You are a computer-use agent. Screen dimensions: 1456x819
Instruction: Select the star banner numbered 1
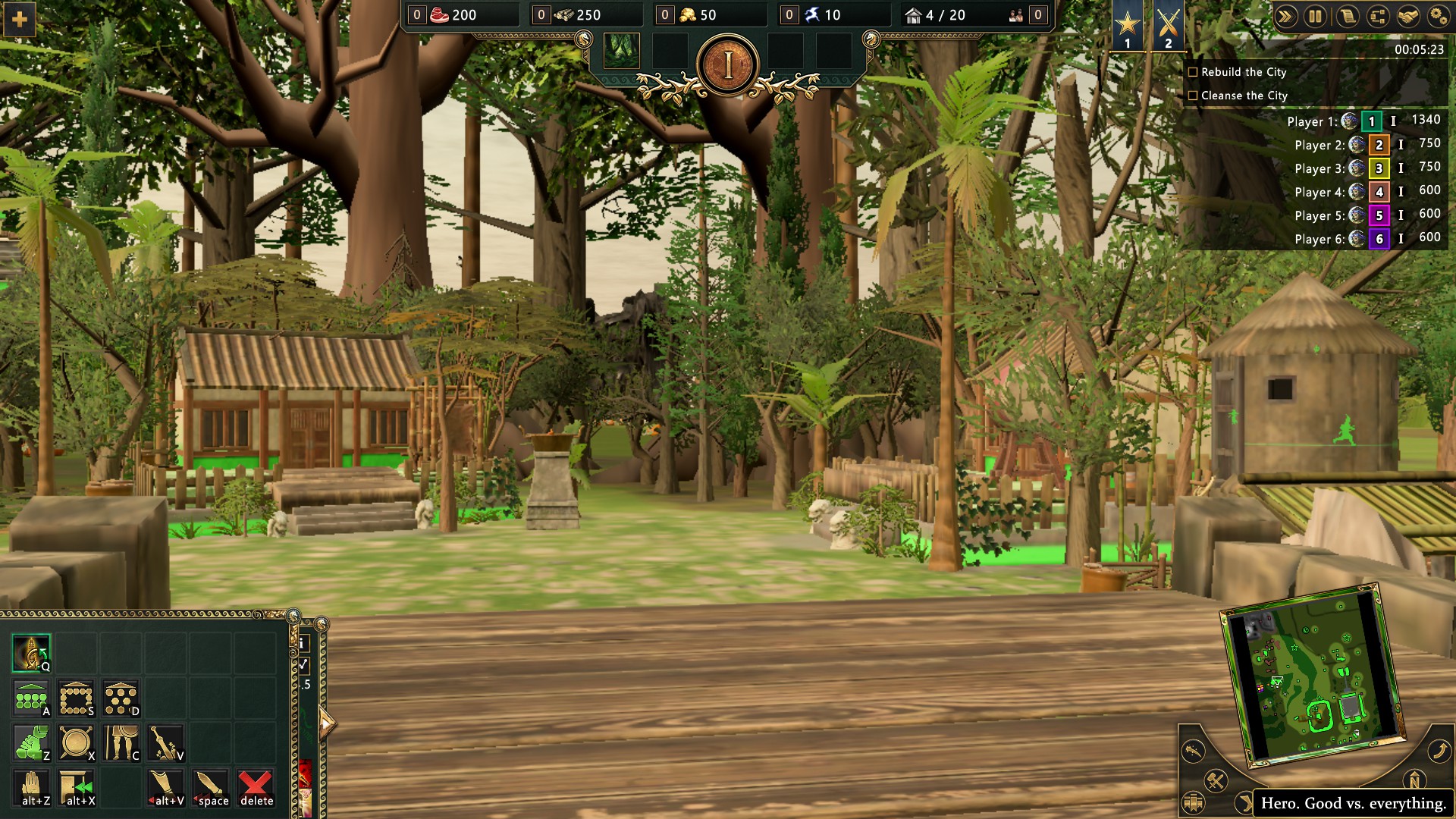(1128, 27)
